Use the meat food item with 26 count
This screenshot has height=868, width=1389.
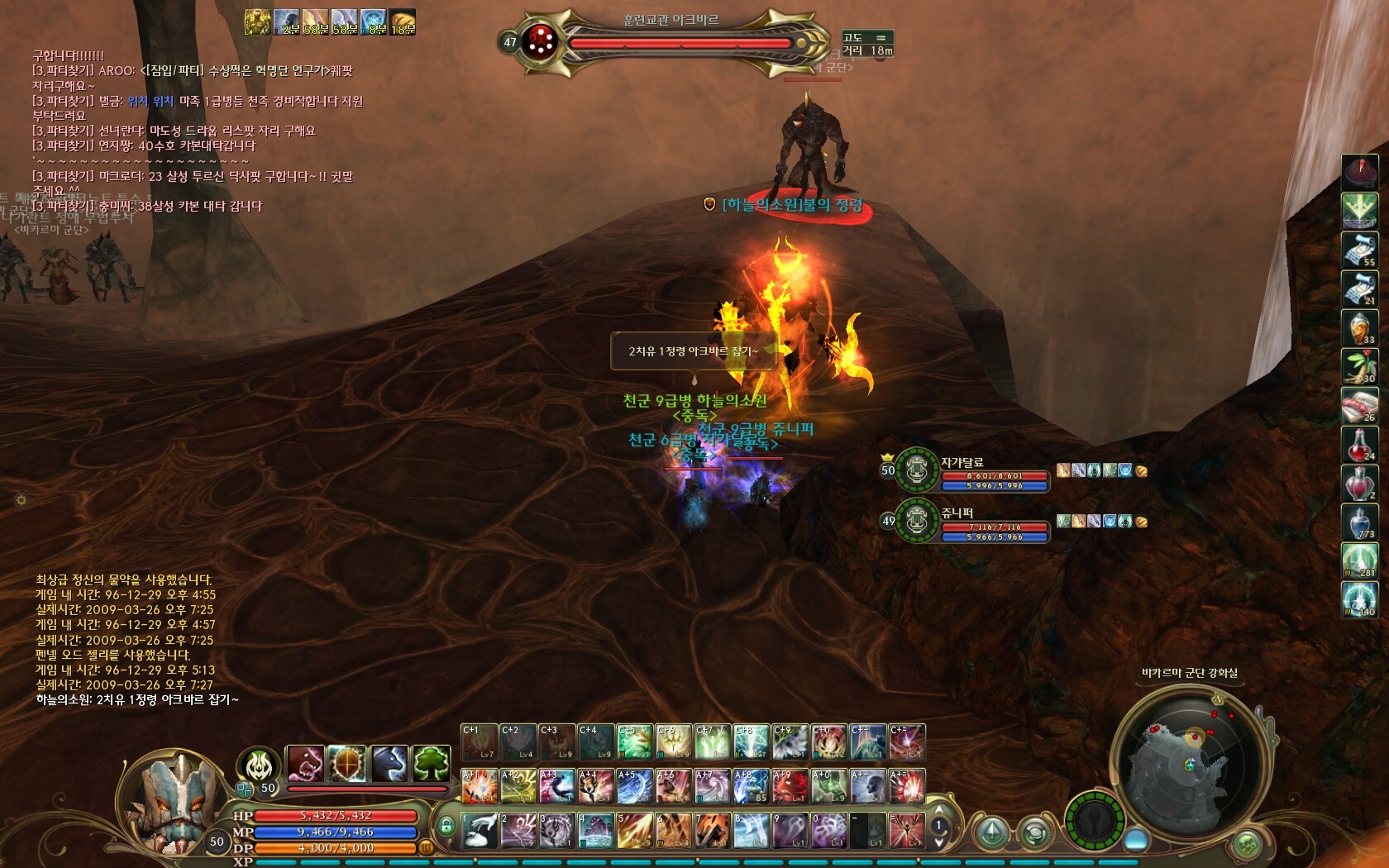pos(1359,405)
